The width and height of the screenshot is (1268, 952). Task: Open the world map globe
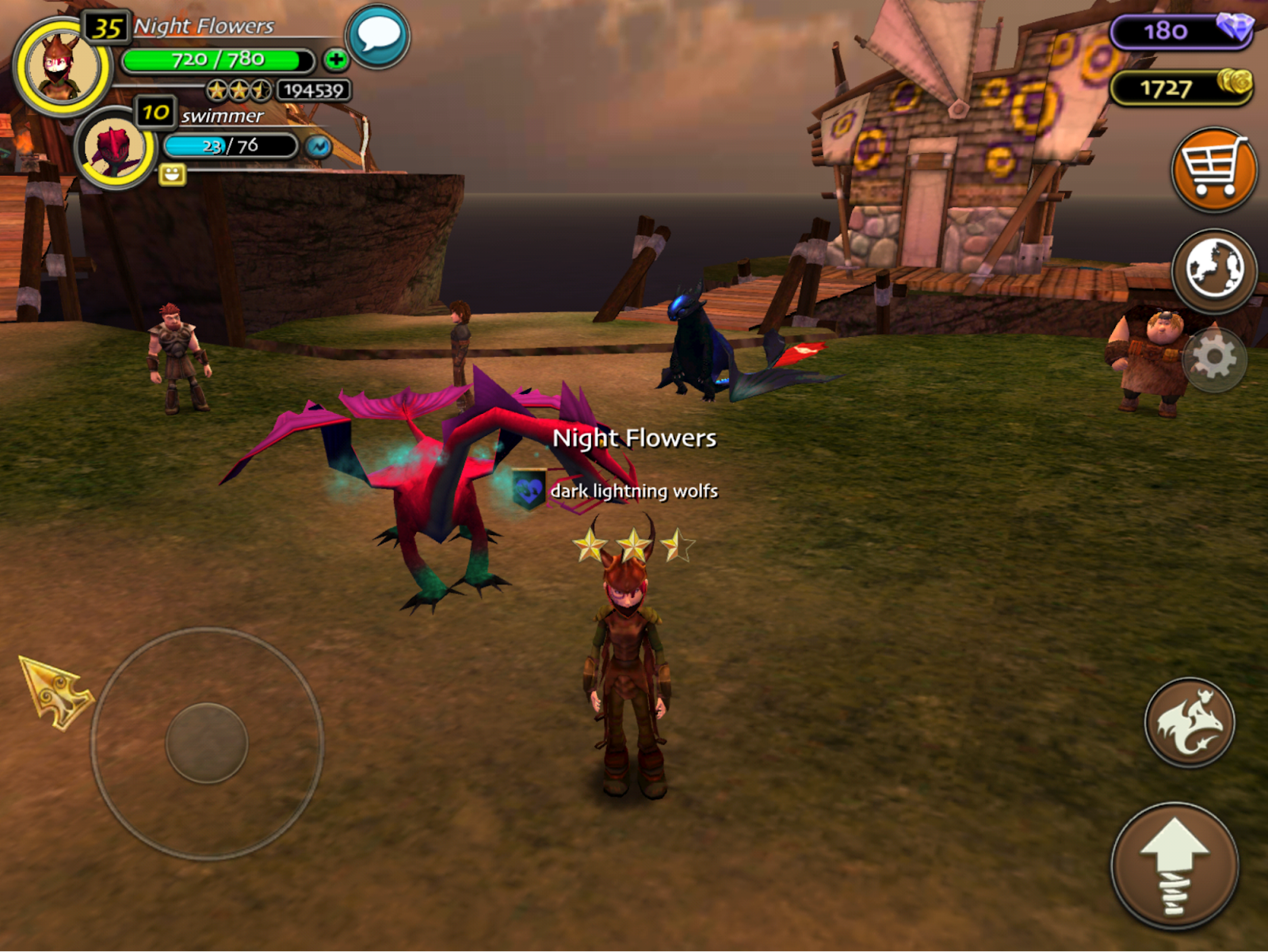pyautogui.click(x=1213, y=270)
